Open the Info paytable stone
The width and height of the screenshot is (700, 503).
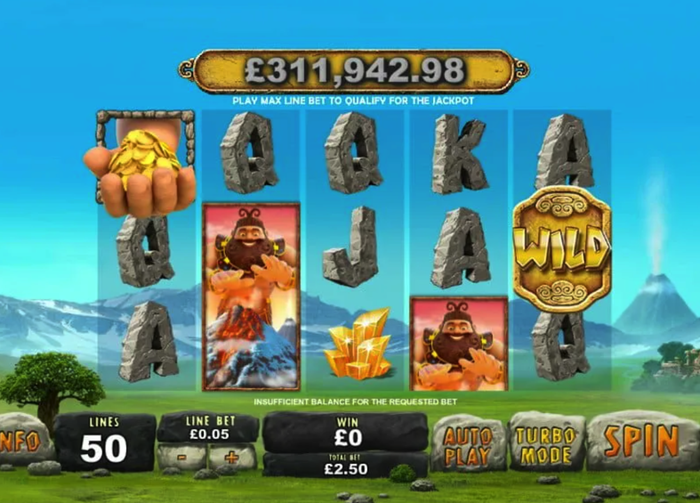(22, 440)
